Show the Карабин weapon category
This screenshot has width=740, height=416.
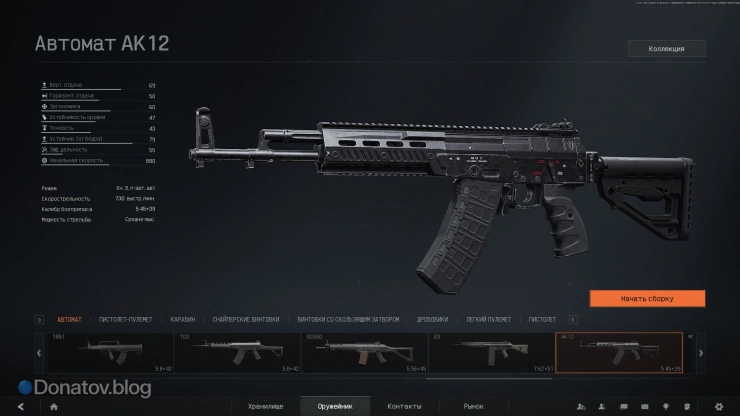click(x=182, y=319)
